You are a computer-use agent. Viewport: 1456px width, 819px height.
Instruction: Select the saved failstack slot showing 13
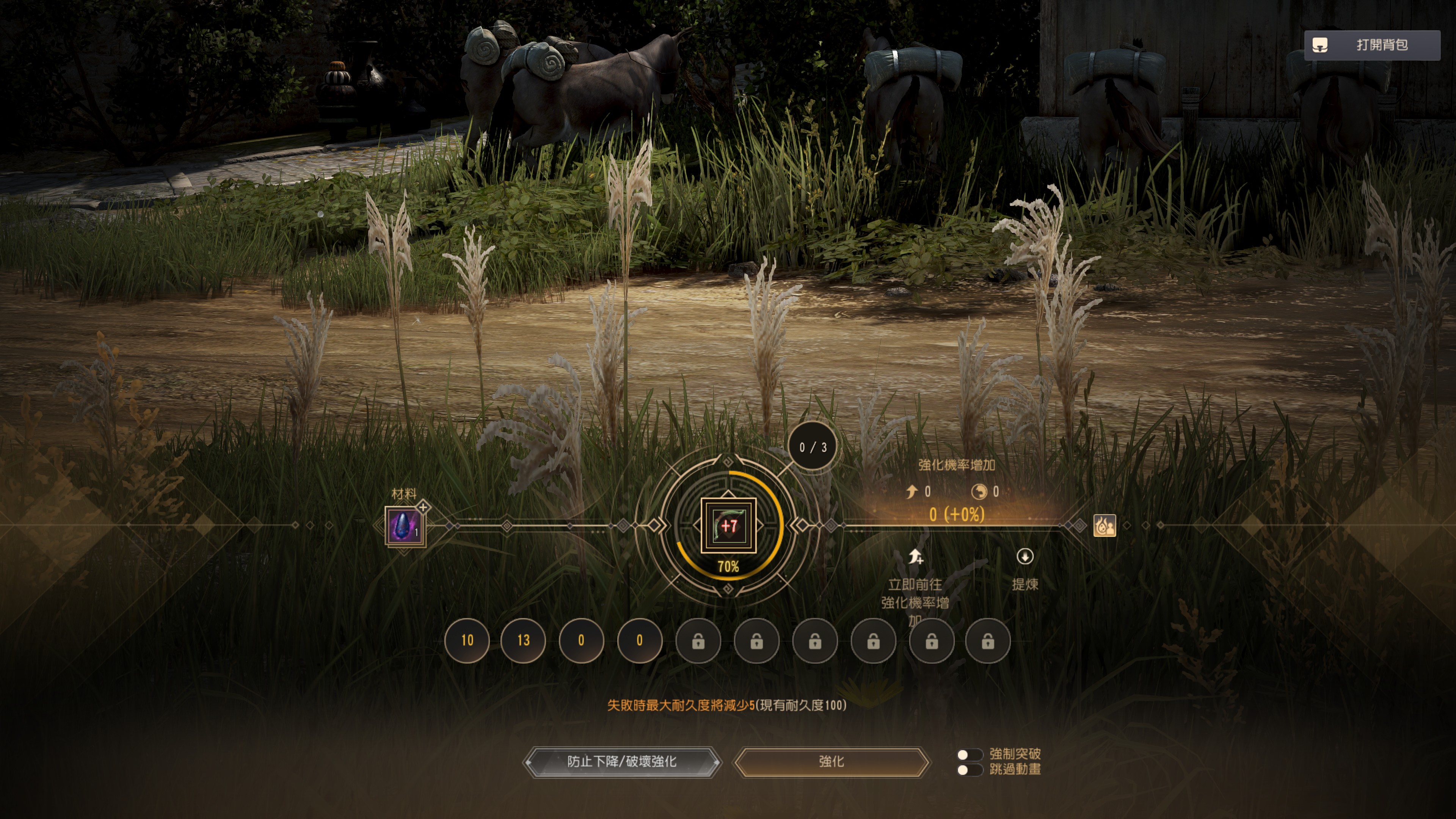523,640
